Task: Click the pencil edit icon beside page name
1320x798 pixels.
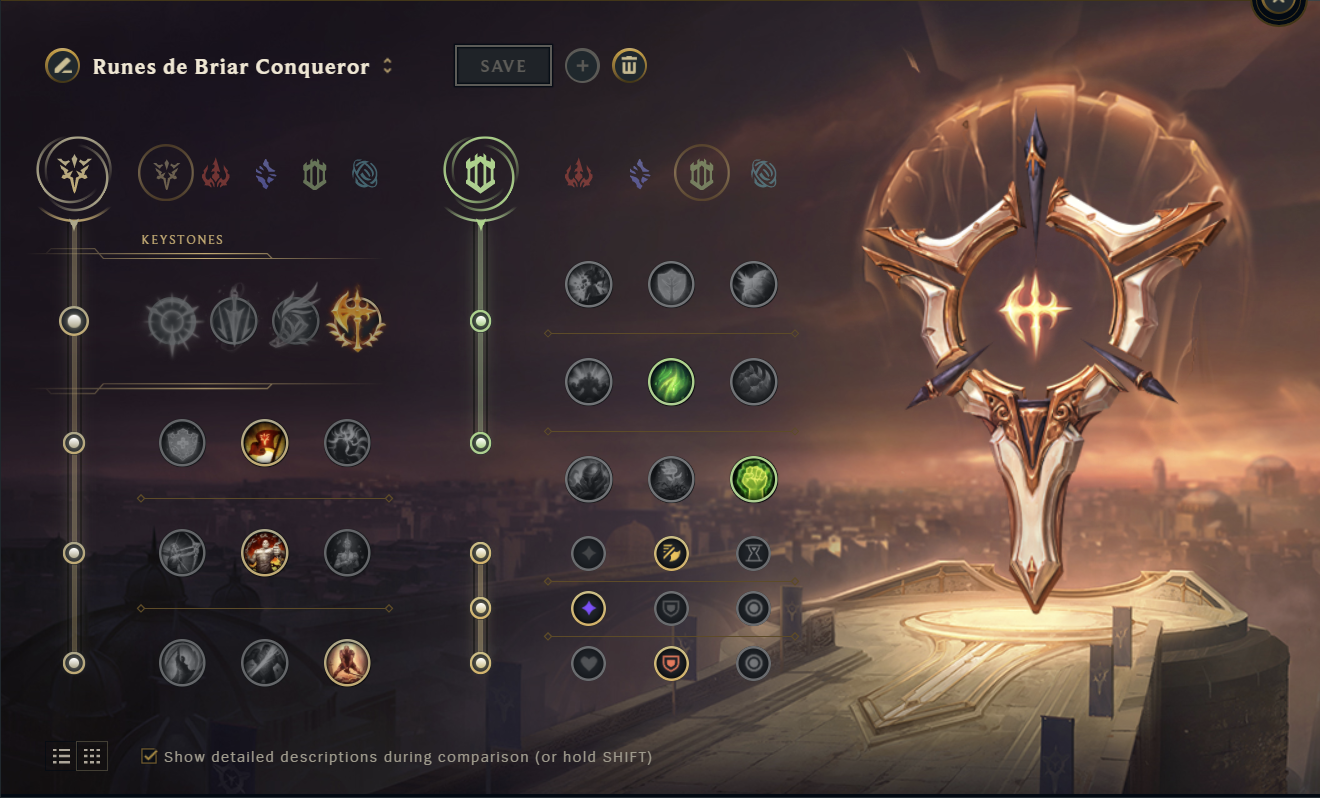Action: point(62,65)
